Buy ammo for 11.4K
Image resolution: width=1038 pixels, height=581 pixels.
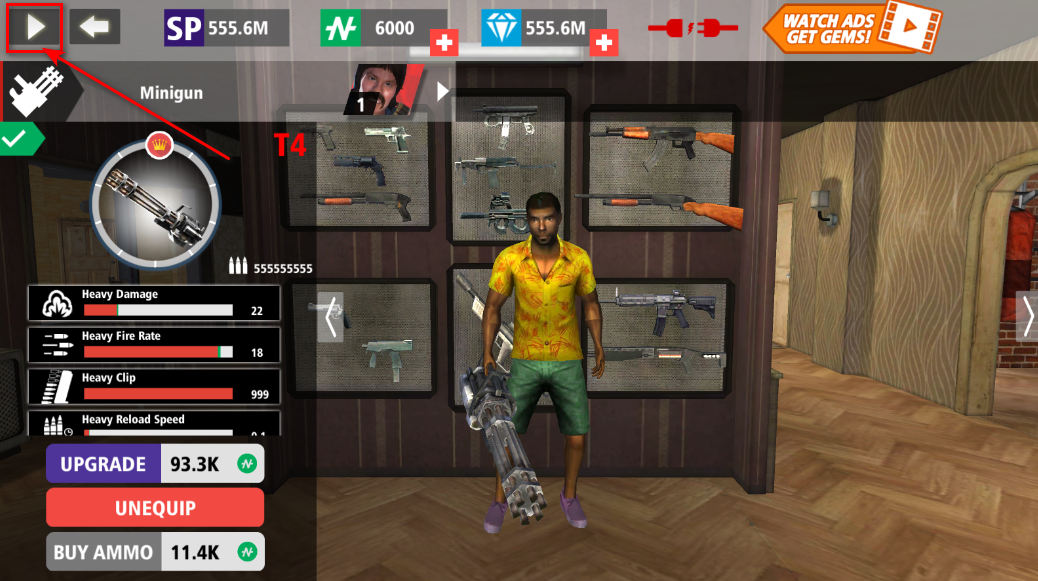[x=155, y=551]
